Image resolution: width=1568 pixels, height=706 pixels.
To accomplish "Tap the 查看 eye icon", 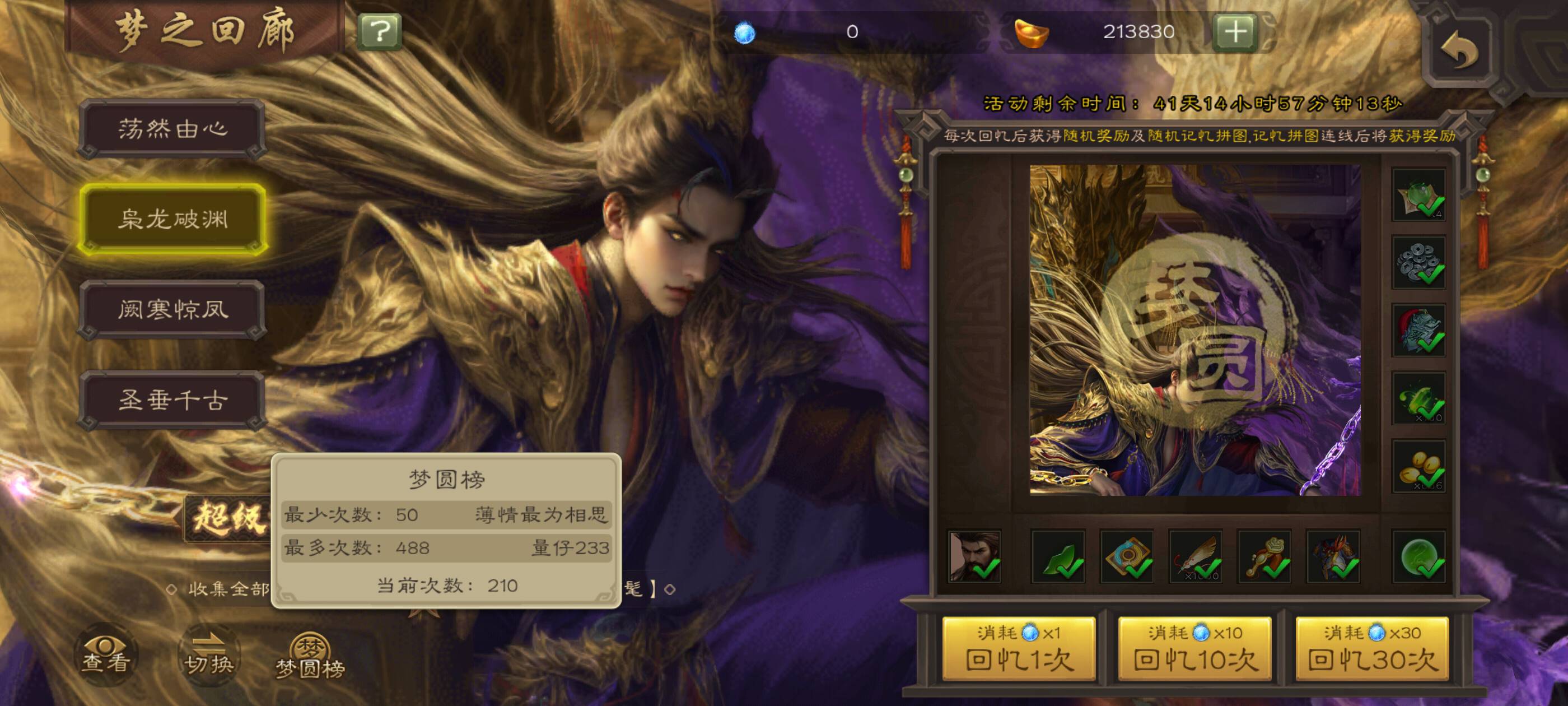I will point(106,655).
